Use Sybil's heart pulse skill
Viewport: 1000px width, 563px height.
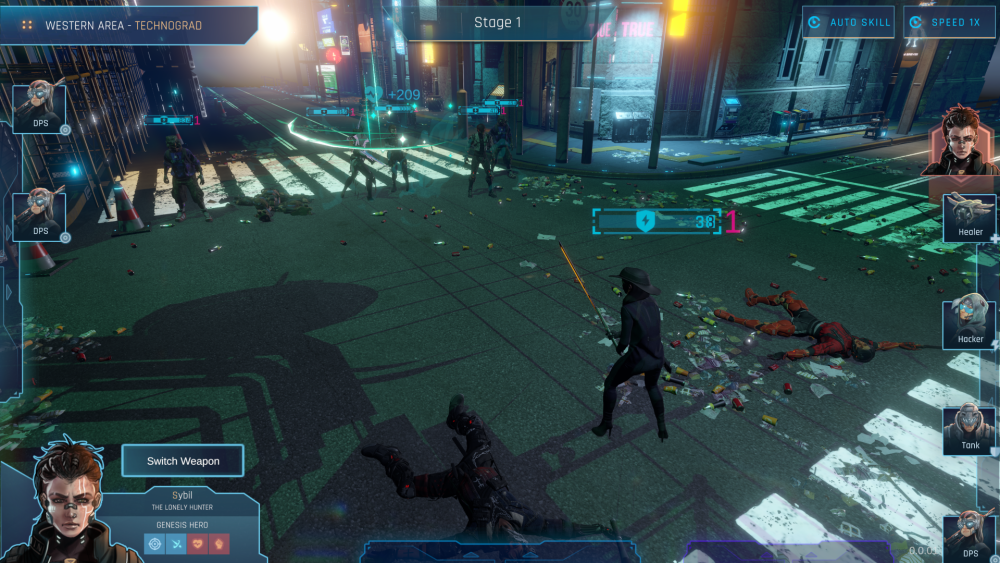click(x=198, y=544)
